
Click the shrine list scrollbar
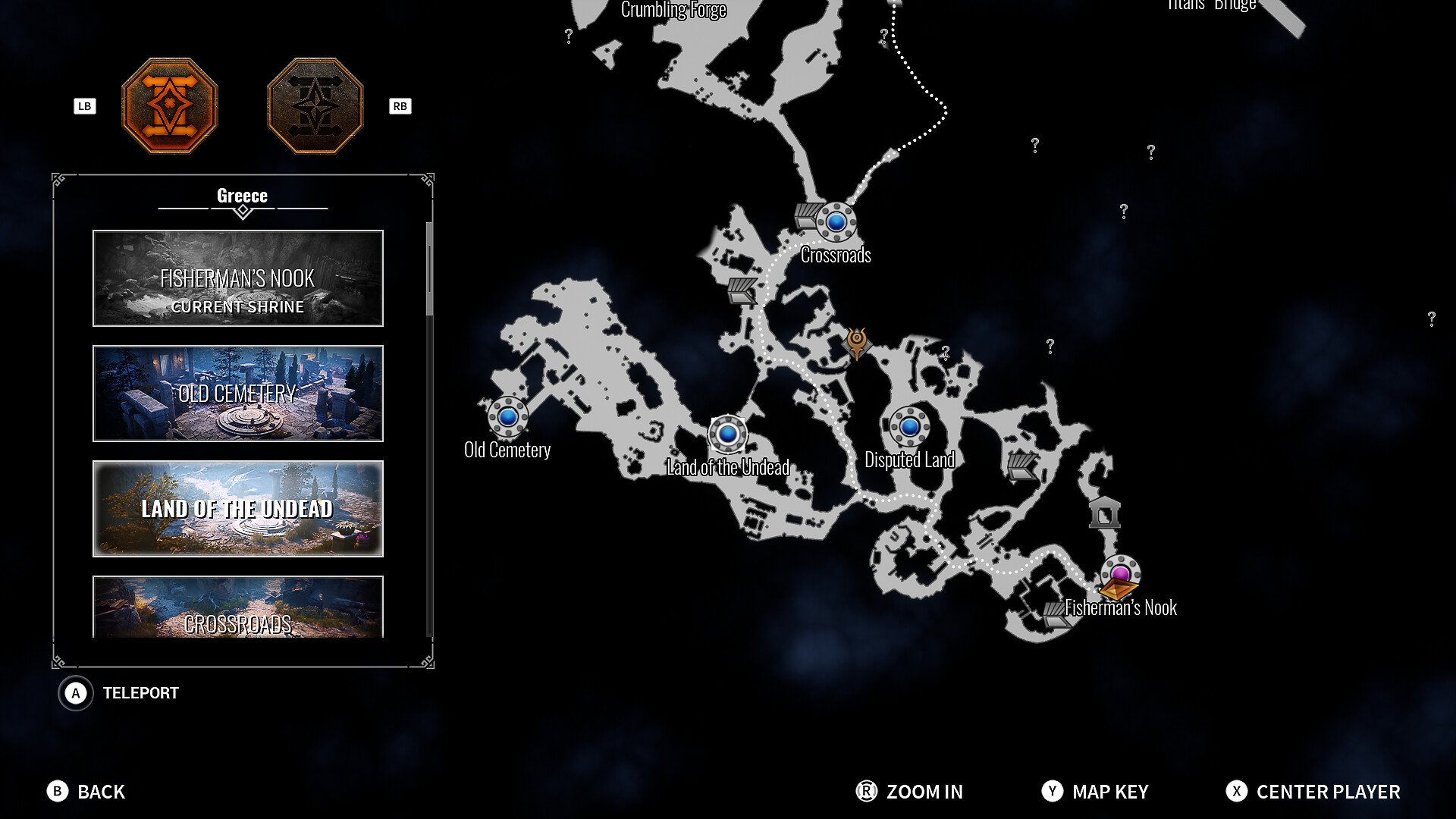pyautogui.click(x=429, y=269)
